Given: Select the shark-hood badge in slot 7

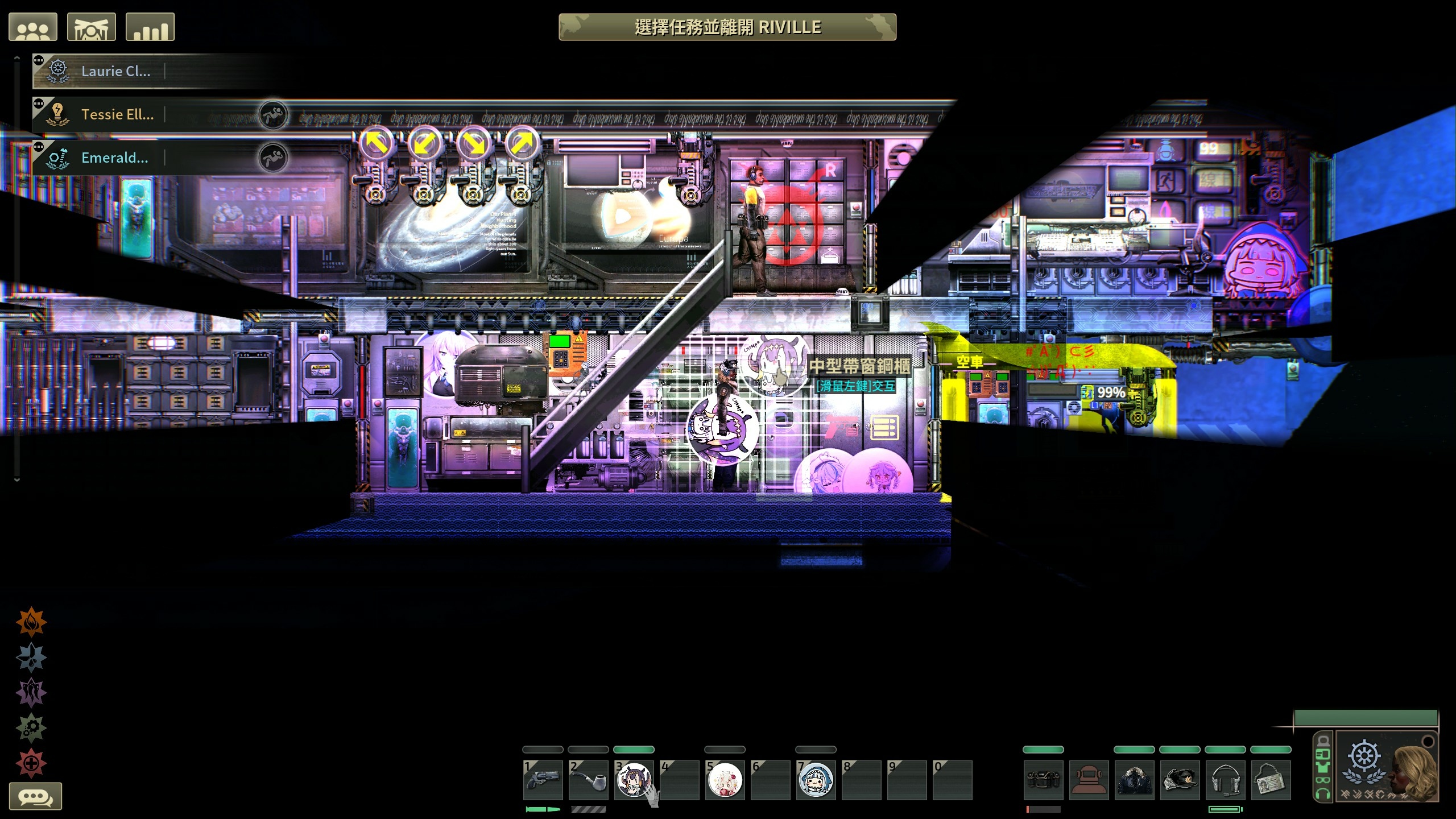Looking at the screenshot, I should point(816,780).
